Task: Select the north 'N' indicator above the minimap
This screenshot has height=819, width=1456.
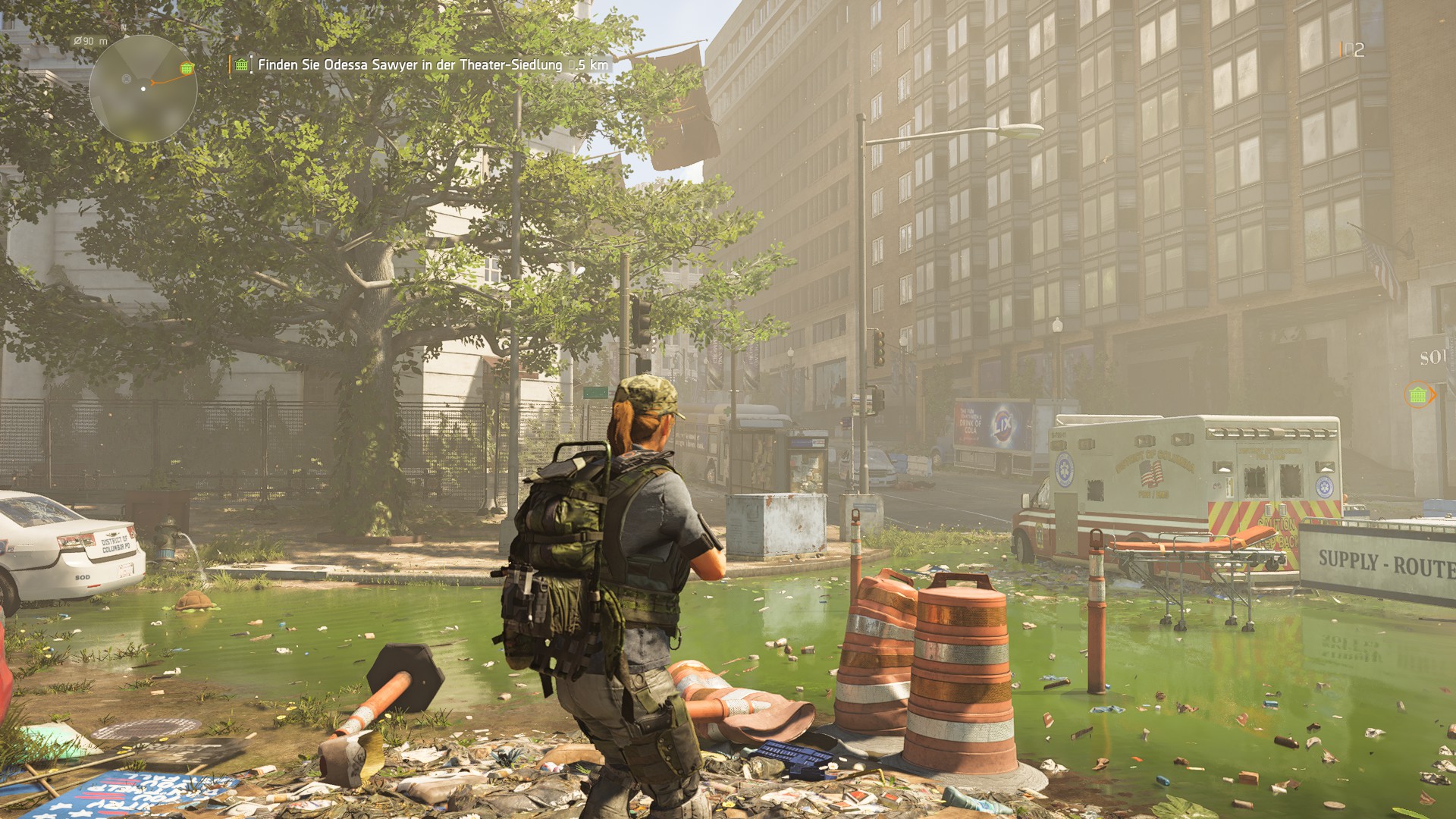Action: (x=124, y=27)
